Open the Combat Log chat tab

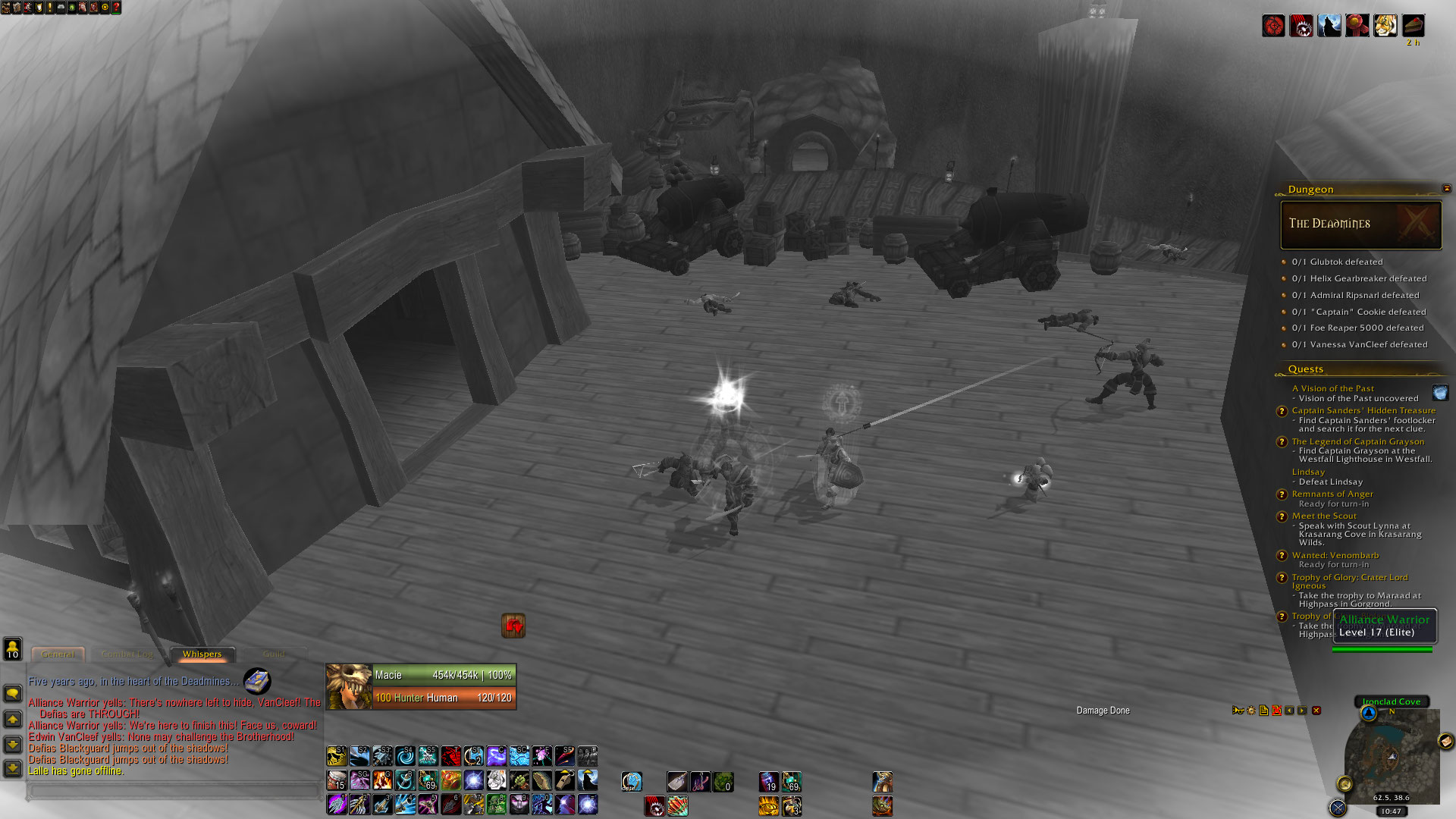pyautogui.click(x=127, y=654)
